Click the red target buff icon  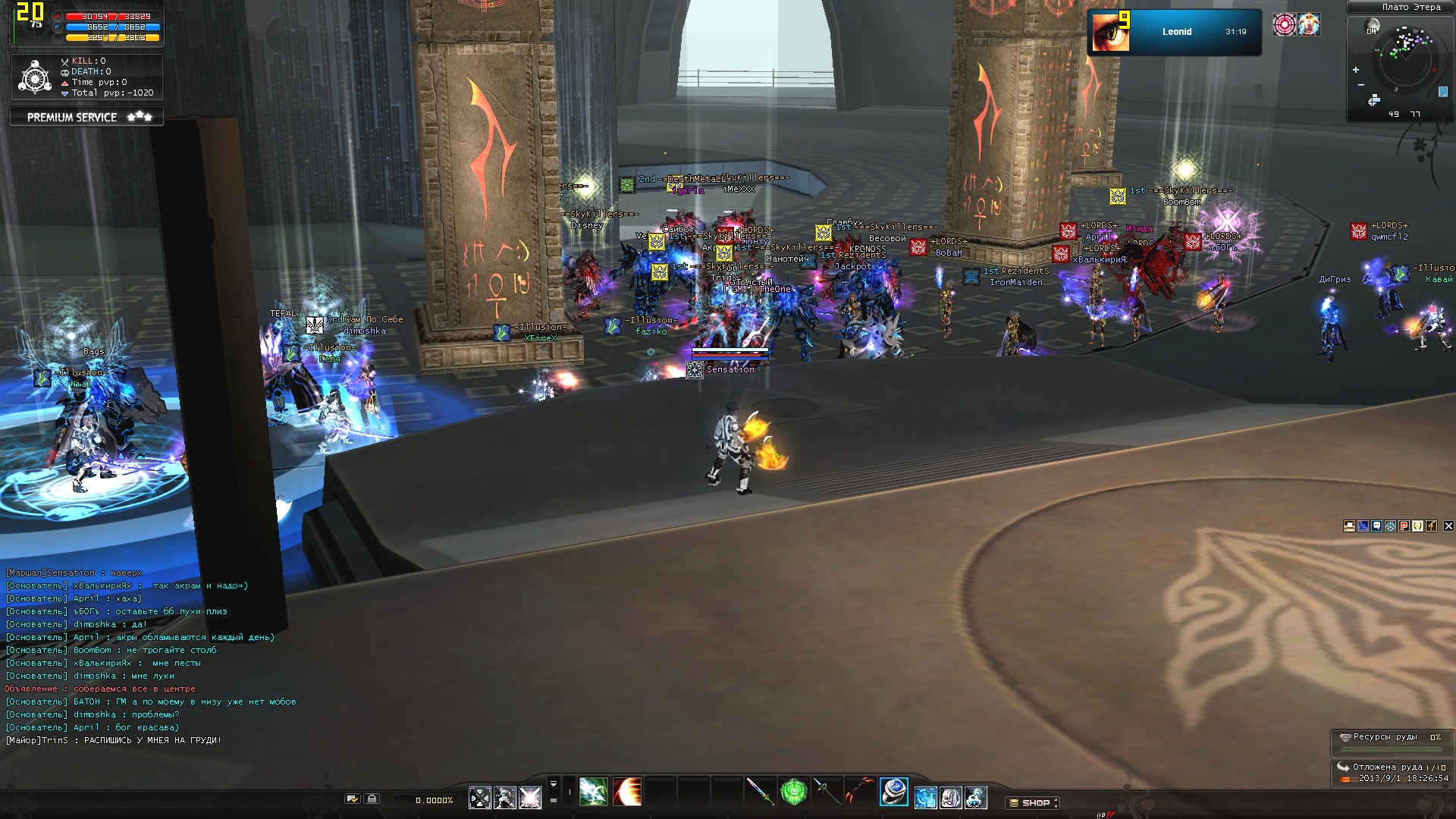pyautogui.click(x=1284, y=25)
